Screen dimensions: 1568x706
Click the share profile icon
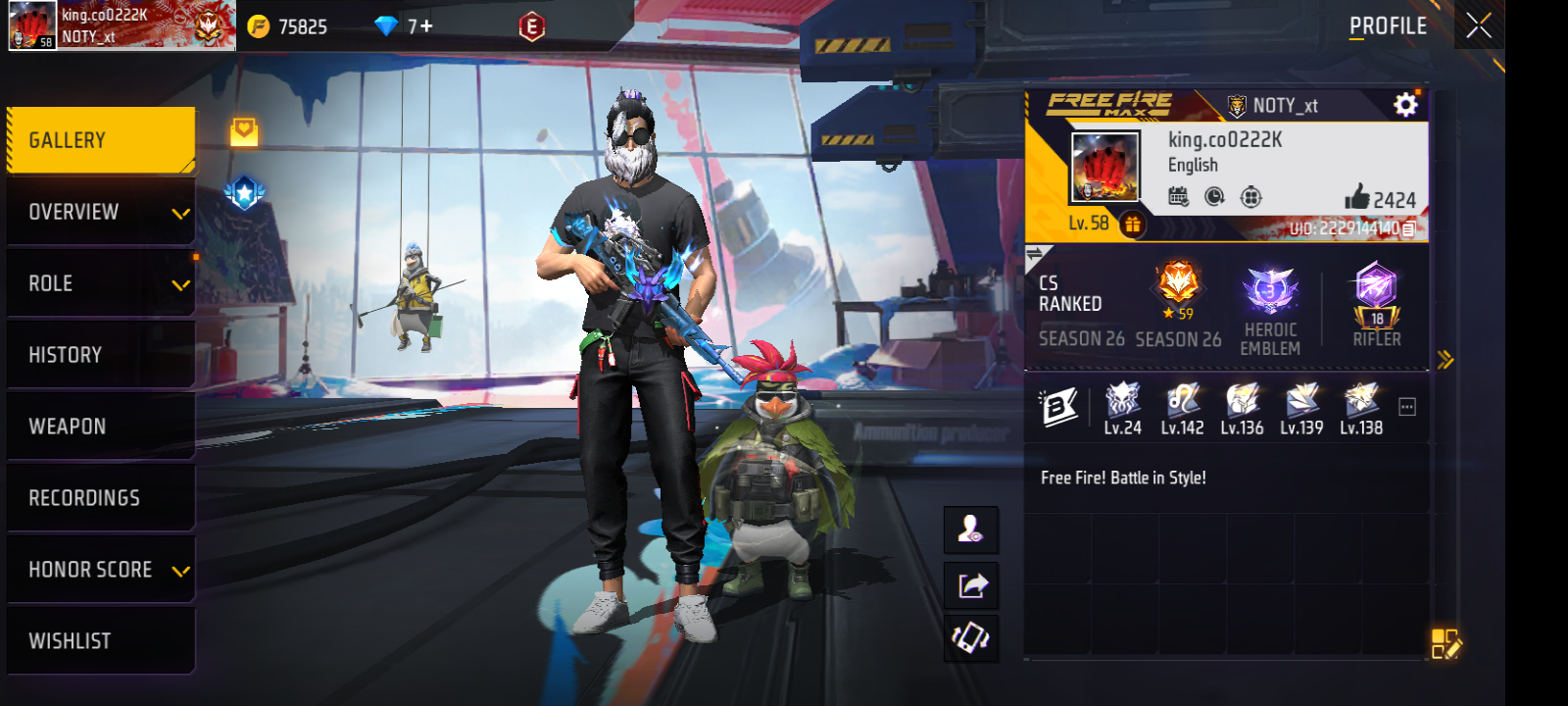(x=971, y=582)
